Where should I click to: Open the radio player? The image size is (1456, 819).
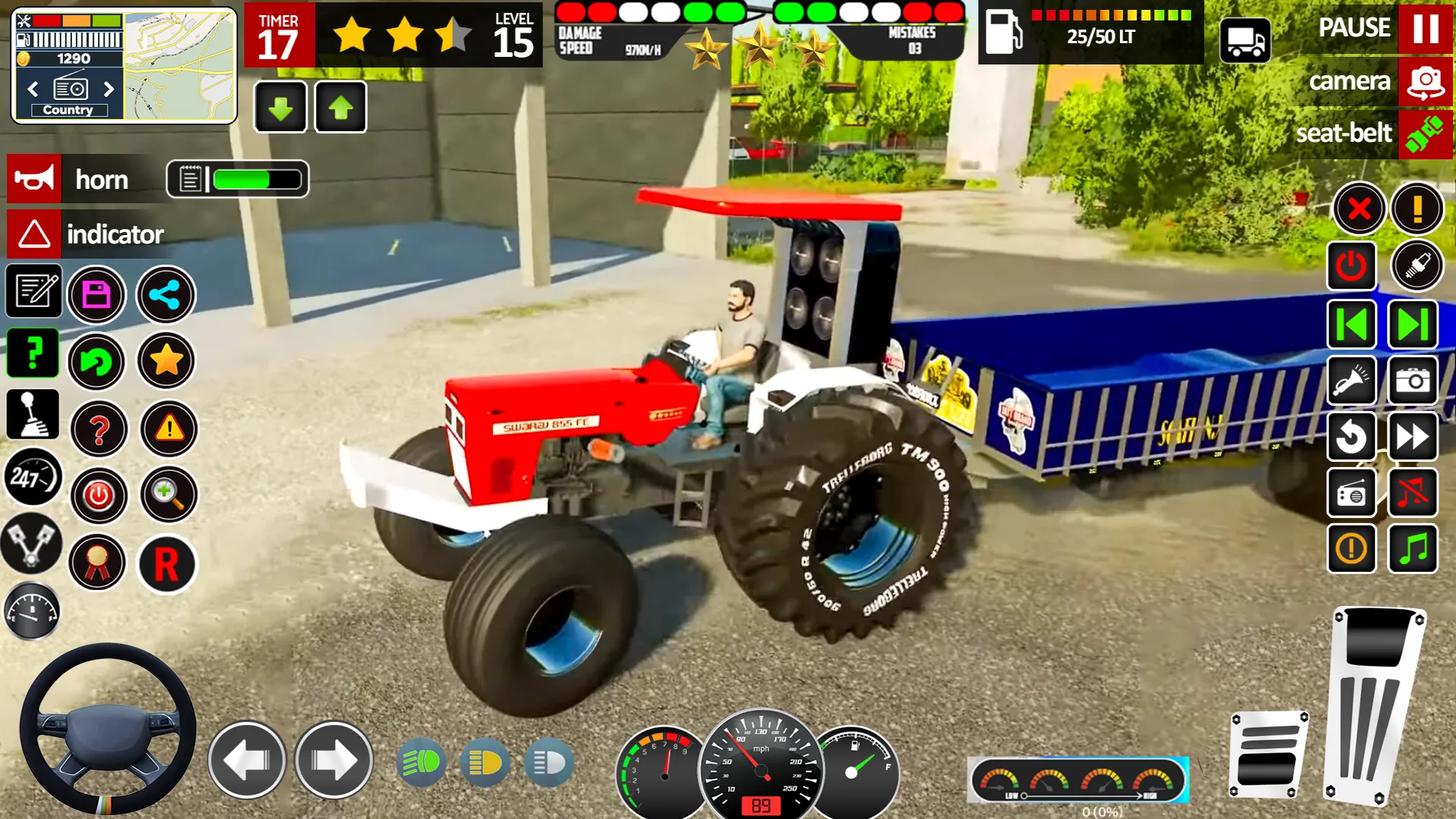1351,494
